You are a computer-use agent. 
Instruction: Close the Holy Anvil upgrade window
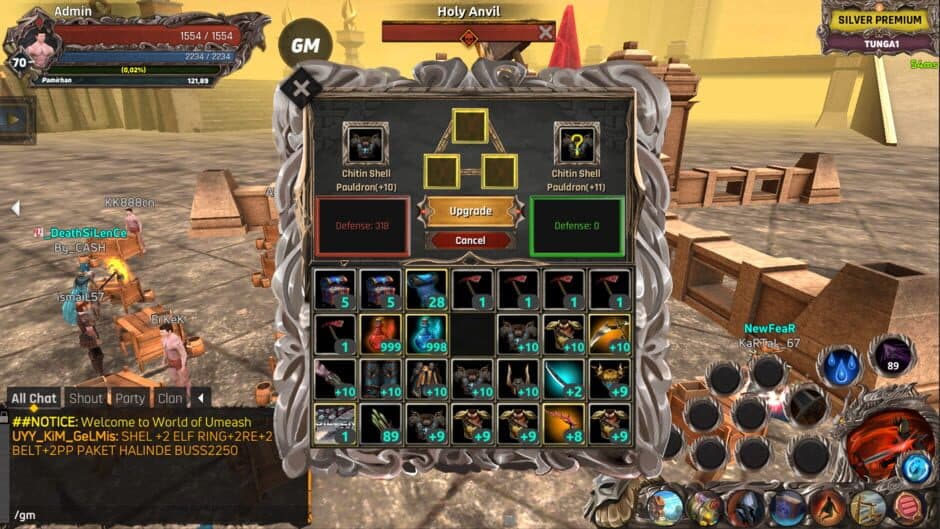301,89
